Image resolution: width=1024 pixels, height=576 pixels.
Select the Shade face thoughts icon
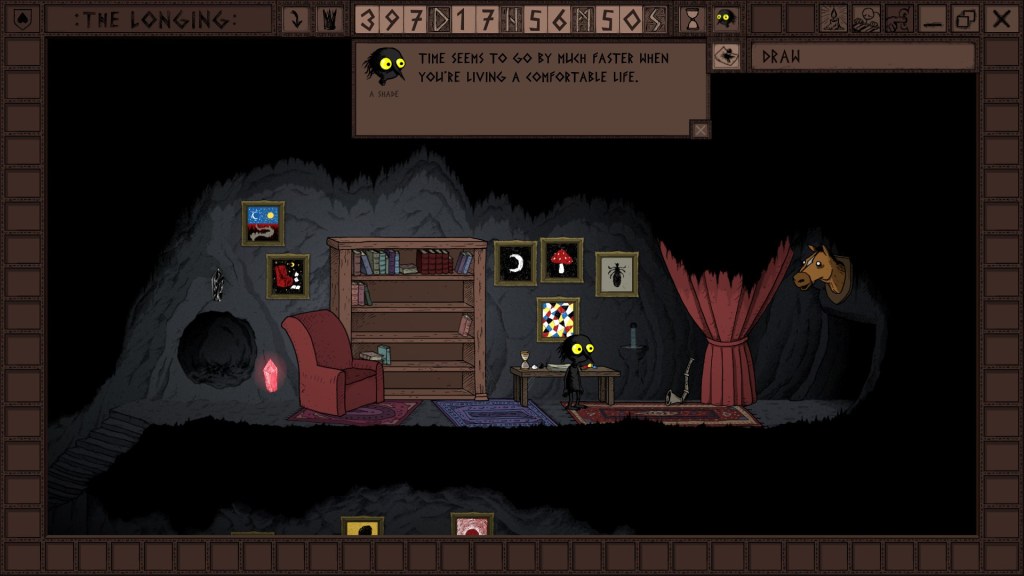(x=725, y=19)
